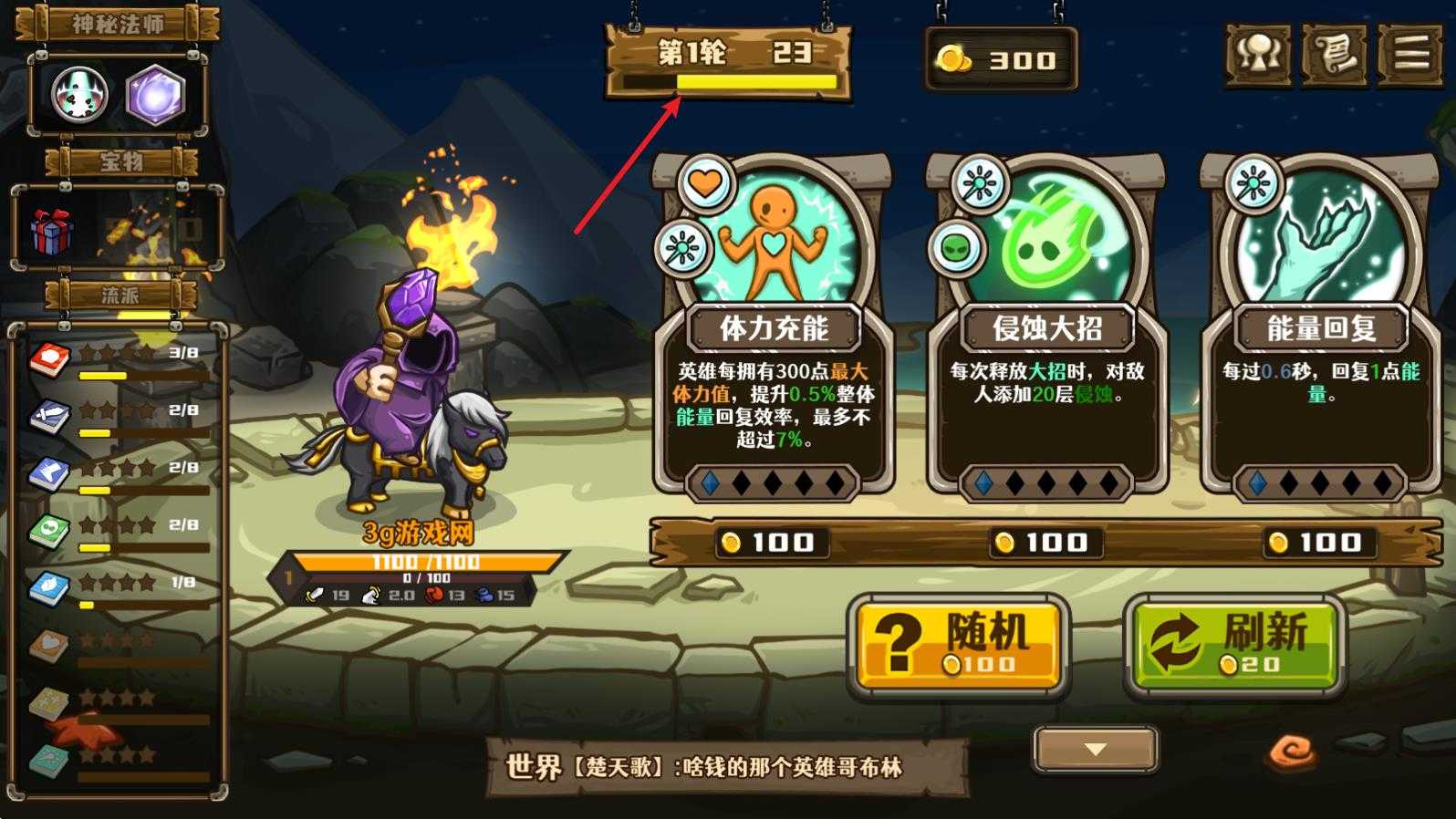Open the down arrow panel near bottom right
1456x819 pixels.
(x=1092, y=750)
